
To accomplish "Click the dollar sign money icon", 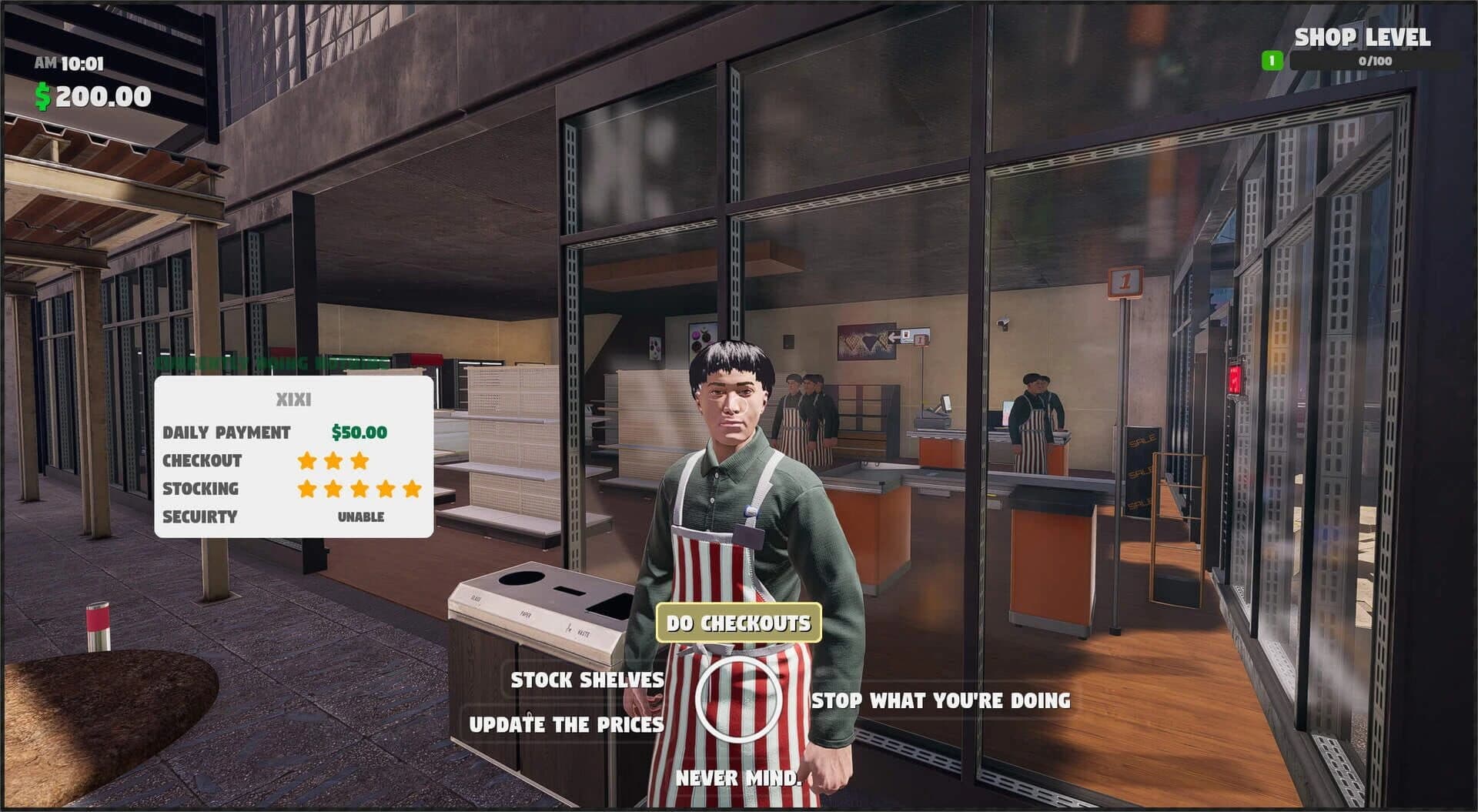I will [44, 96].
